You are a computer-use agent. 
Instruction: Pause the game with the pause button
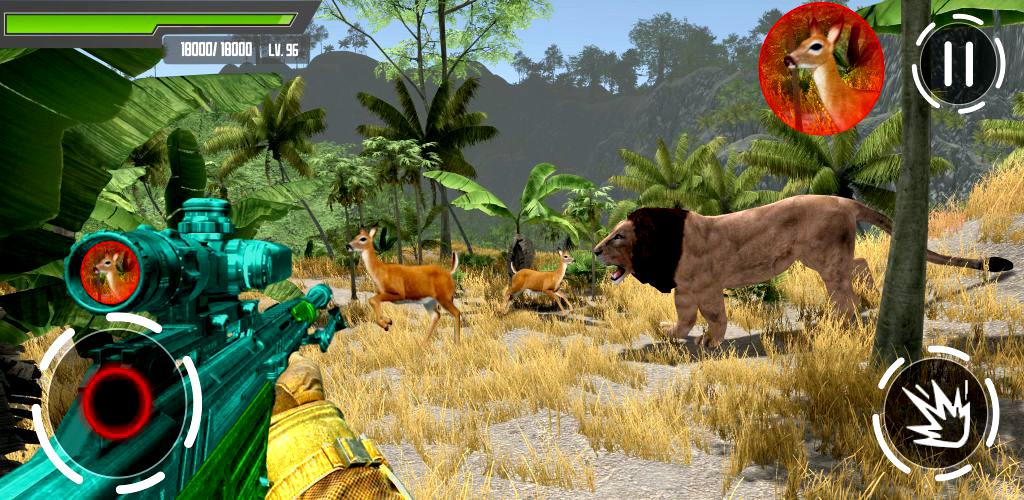pos(959,62)
